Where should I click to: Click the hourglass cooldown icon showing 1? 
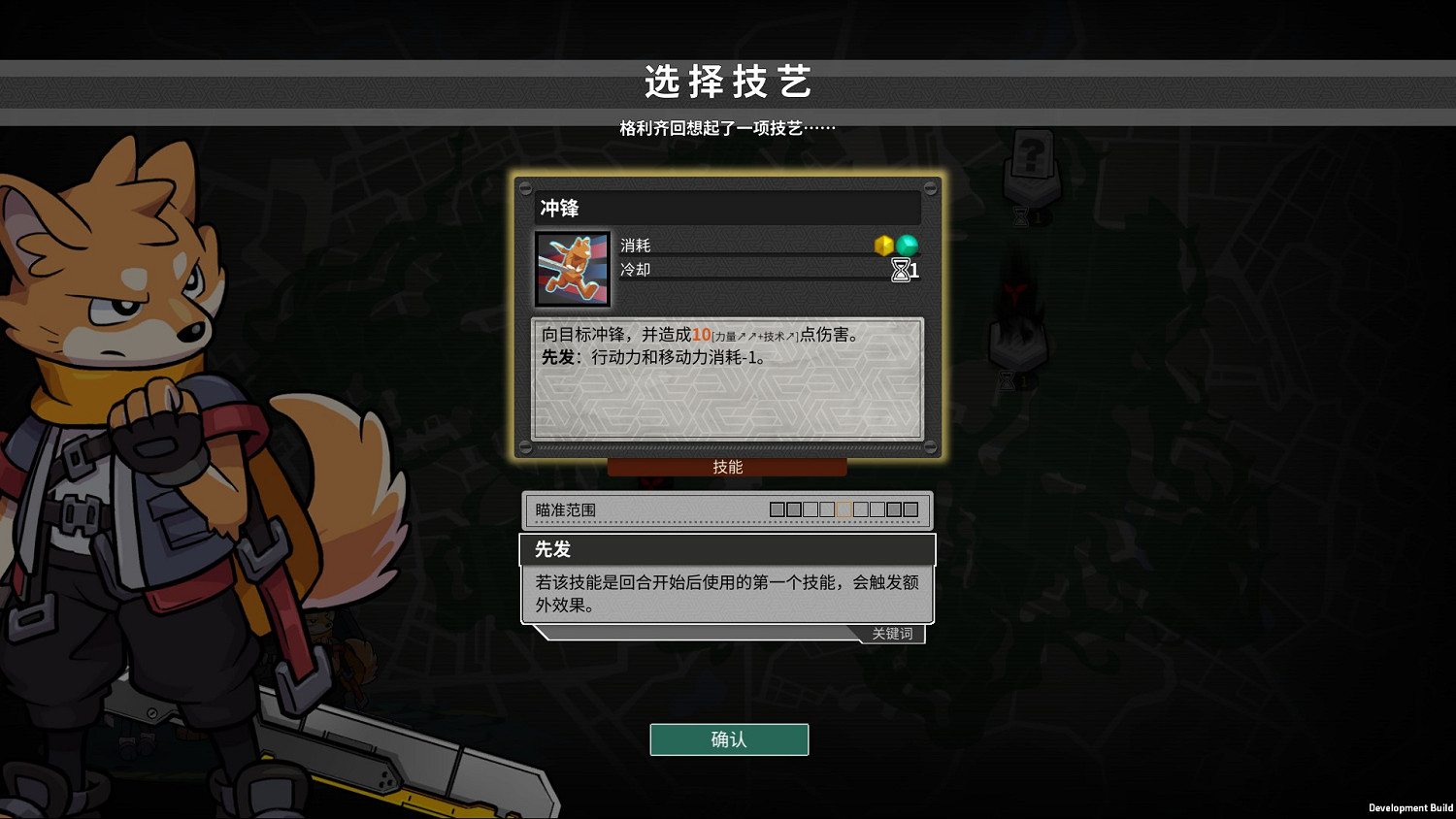point(901,271)
